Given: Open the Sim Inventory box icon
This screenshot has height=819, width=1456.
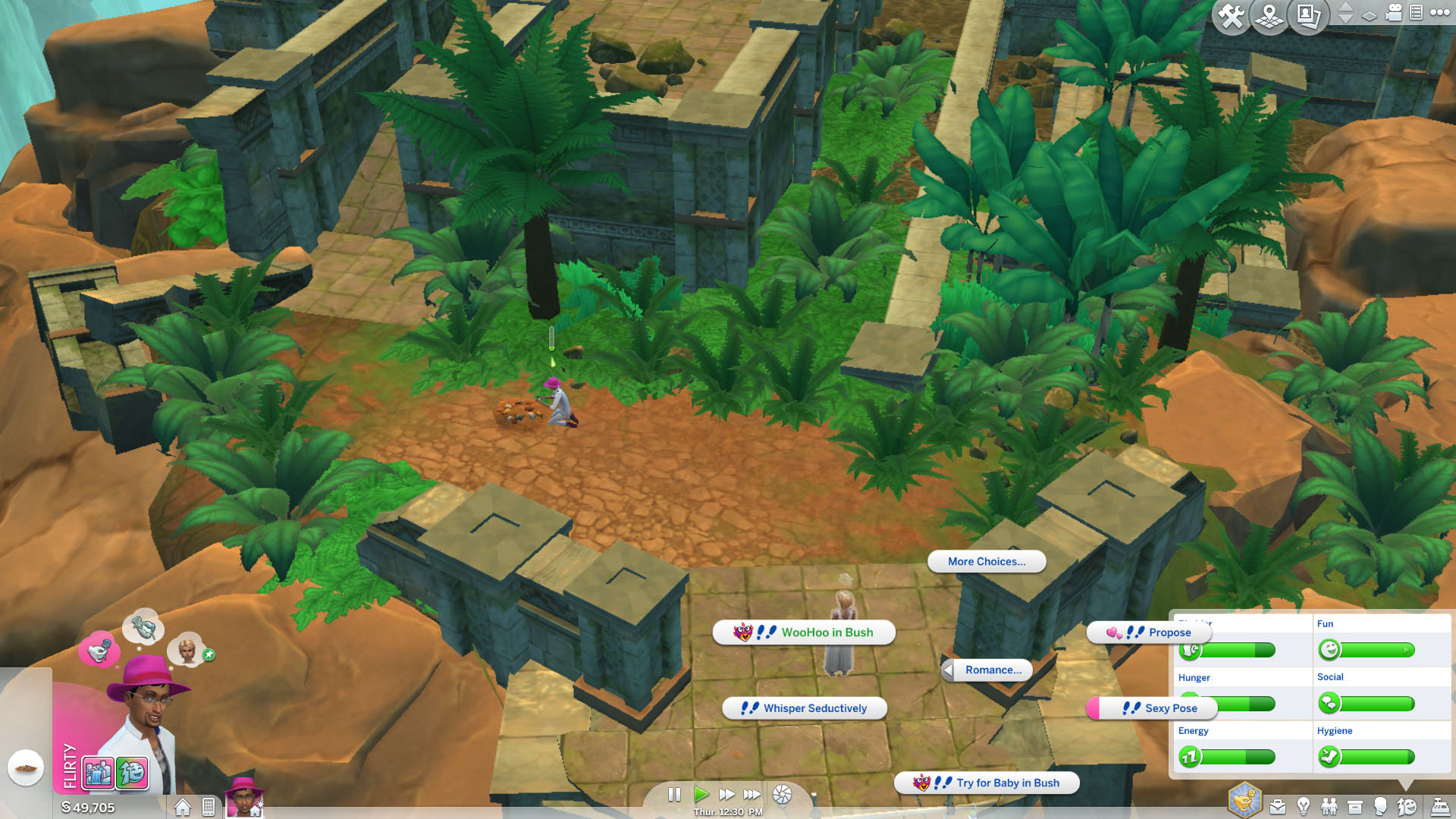Looking at the screenshot, I should click(x=1355, y=806).
